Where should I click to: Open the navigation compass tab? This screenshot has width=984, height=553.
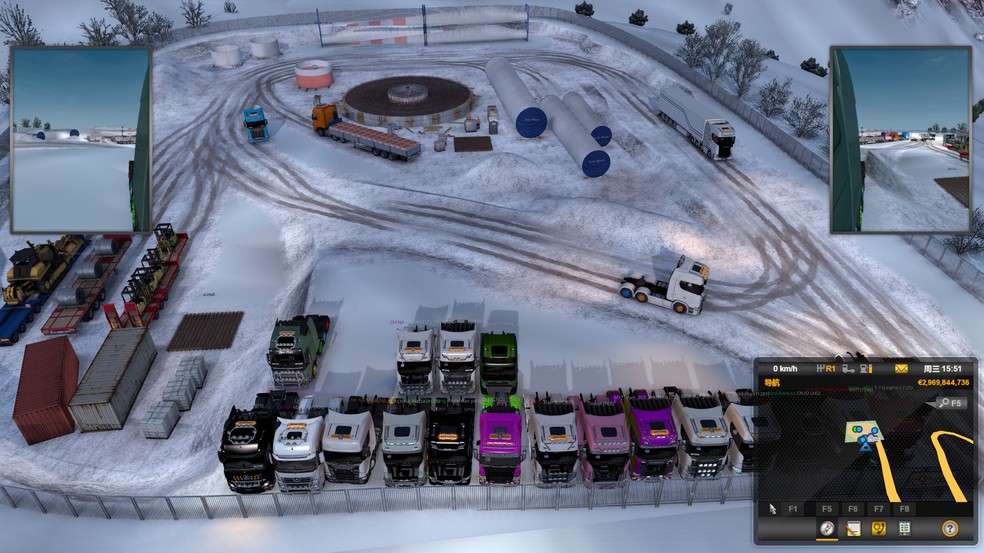(827, 529)
